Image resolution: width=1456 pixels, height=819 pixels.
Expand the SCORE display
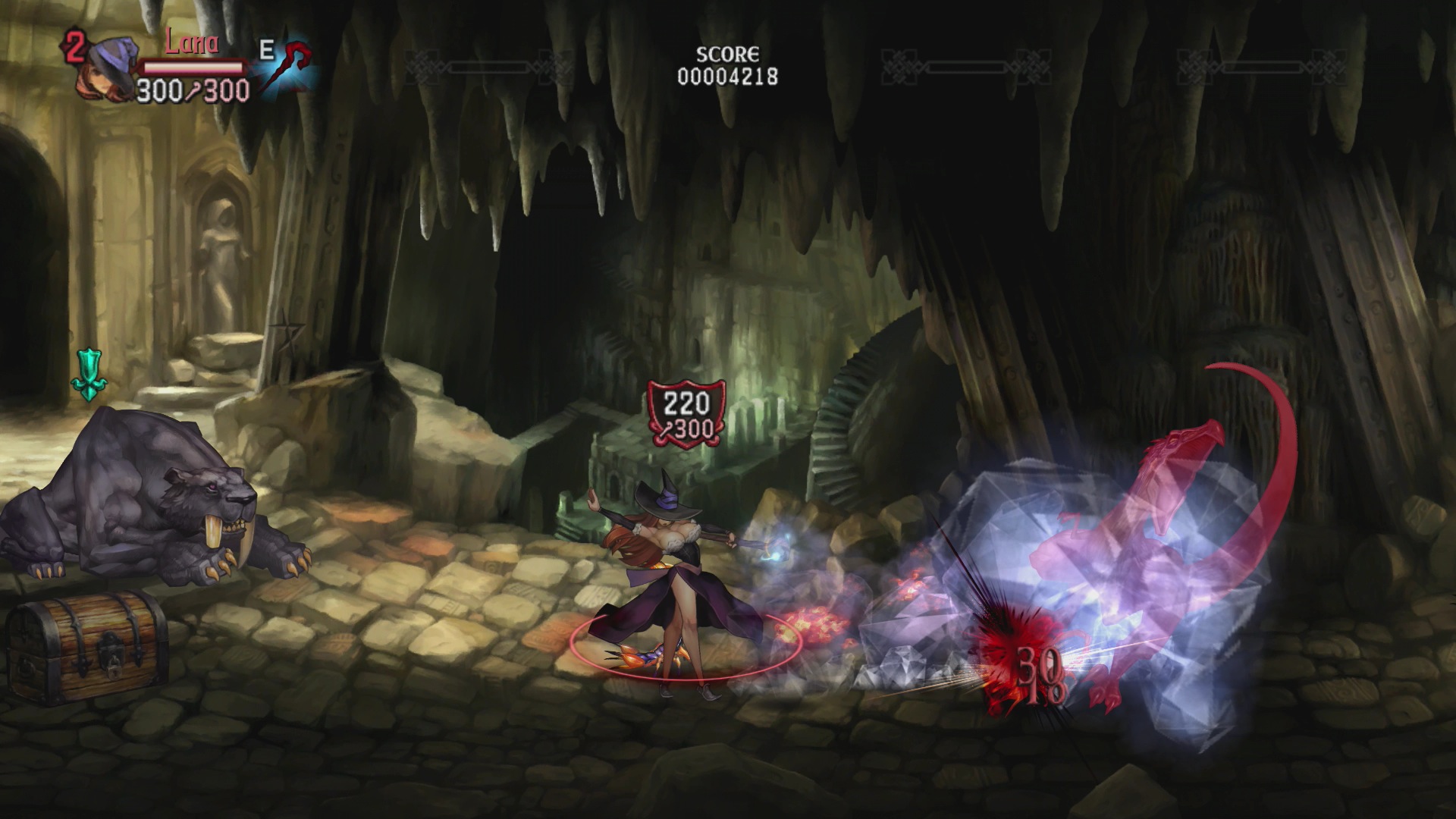(x=726, y=55)
